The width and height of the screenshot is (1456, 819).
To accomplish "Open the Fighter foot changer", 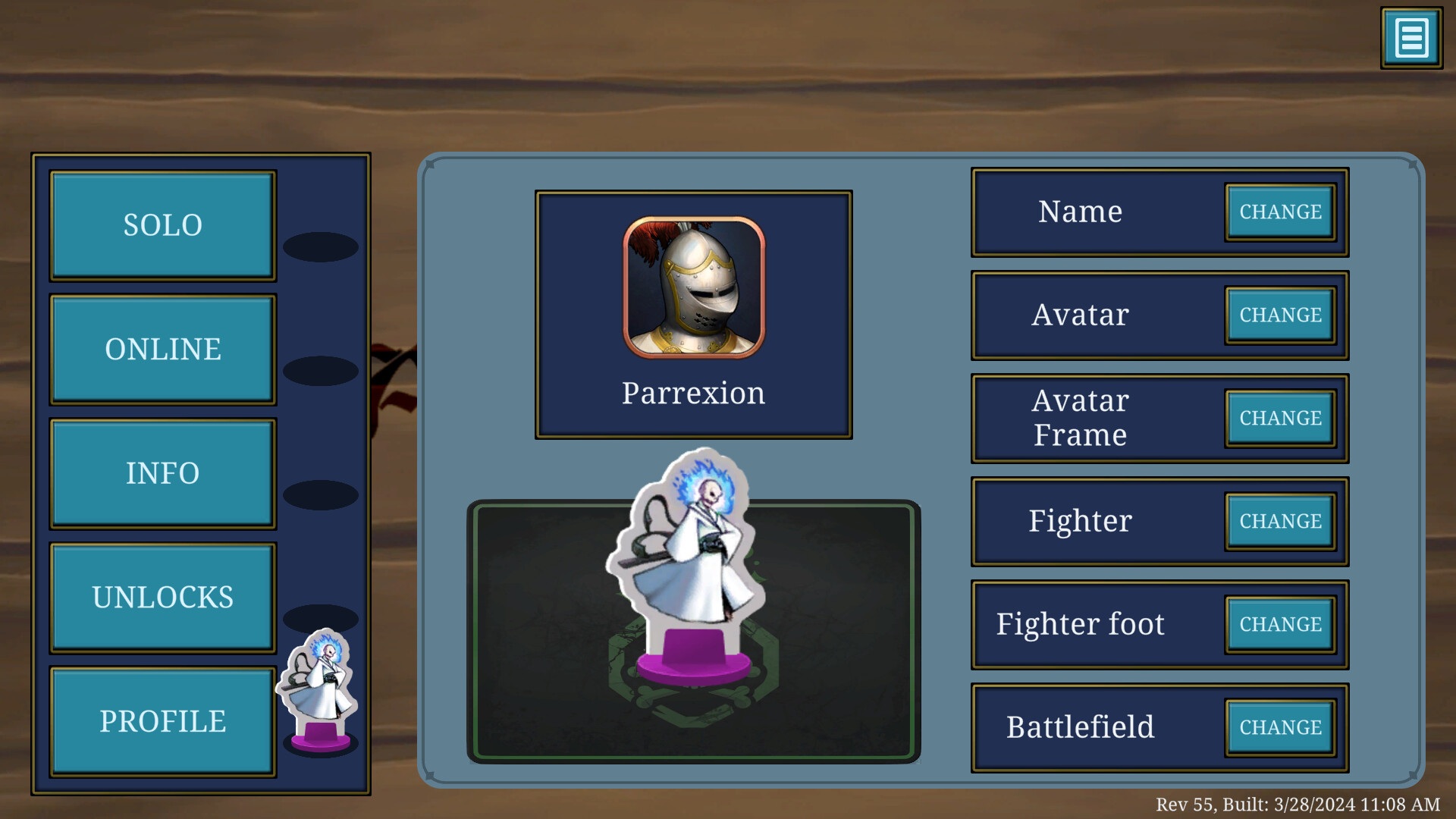I will pos(1280,624).
